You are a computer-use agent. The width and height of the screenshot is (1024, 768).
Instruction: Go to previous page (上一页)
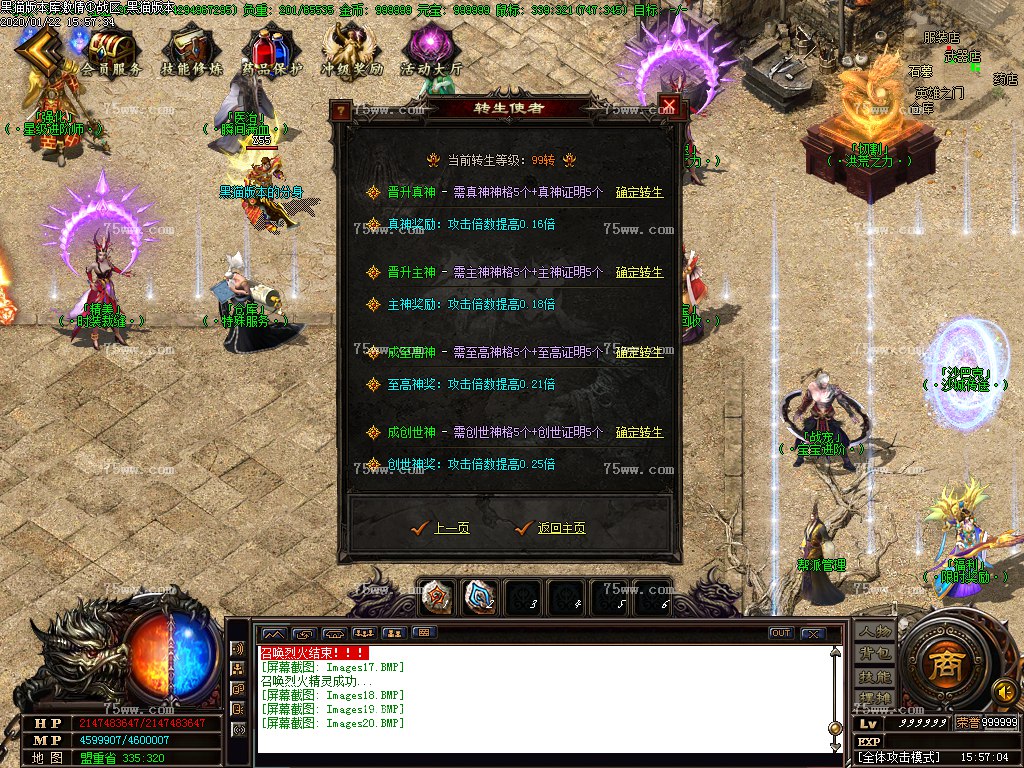pyautogui.click(x=451, y=528)
